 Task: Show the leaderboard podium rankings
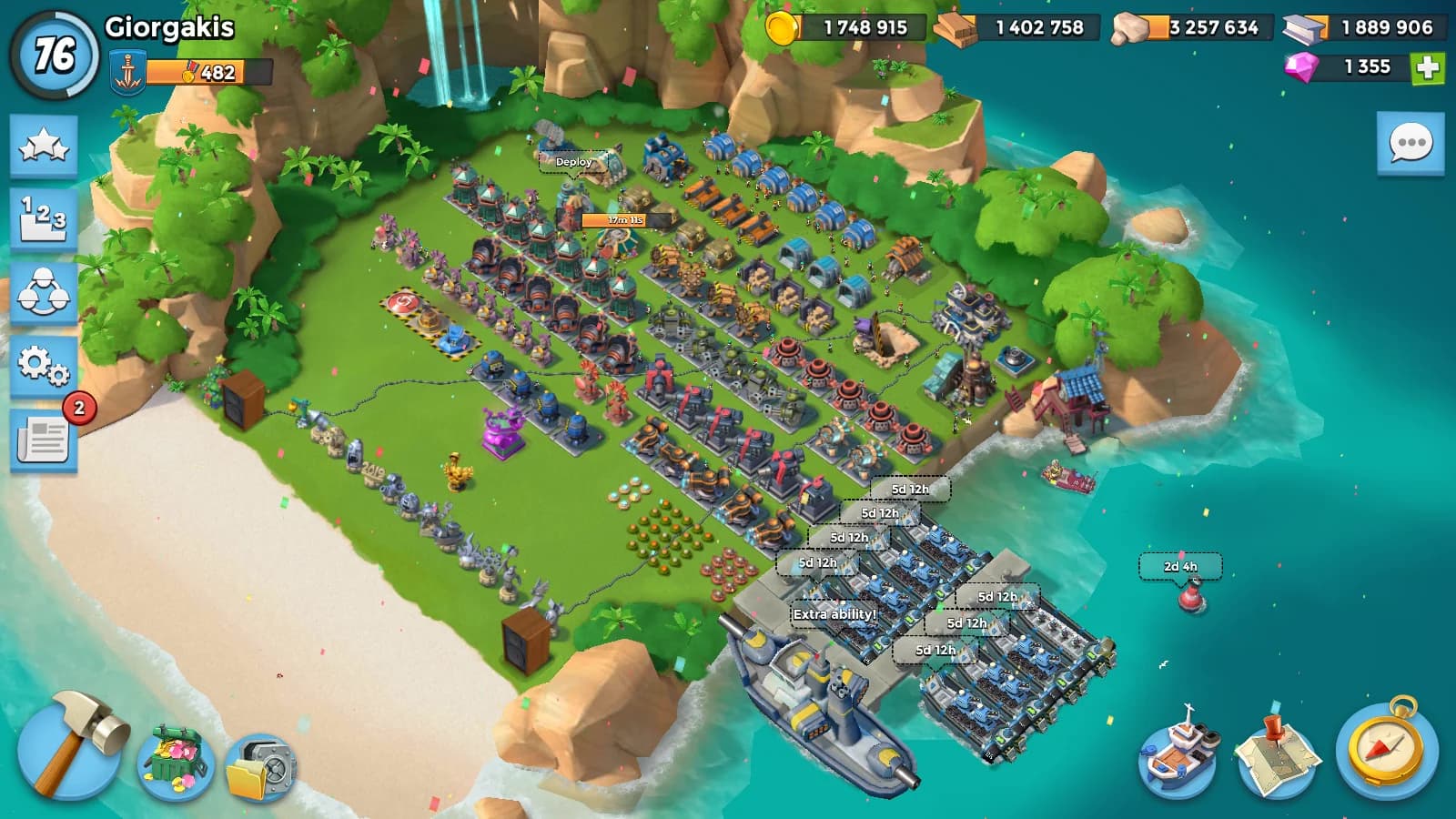44,218
